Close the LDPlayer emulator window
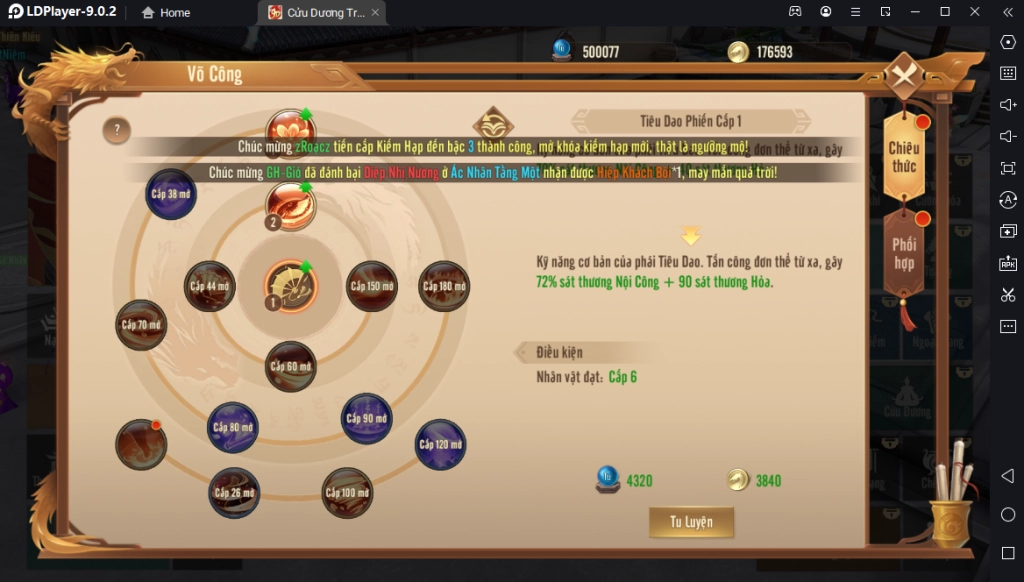Screen dimensions: 1024x582 pos(975,12)
